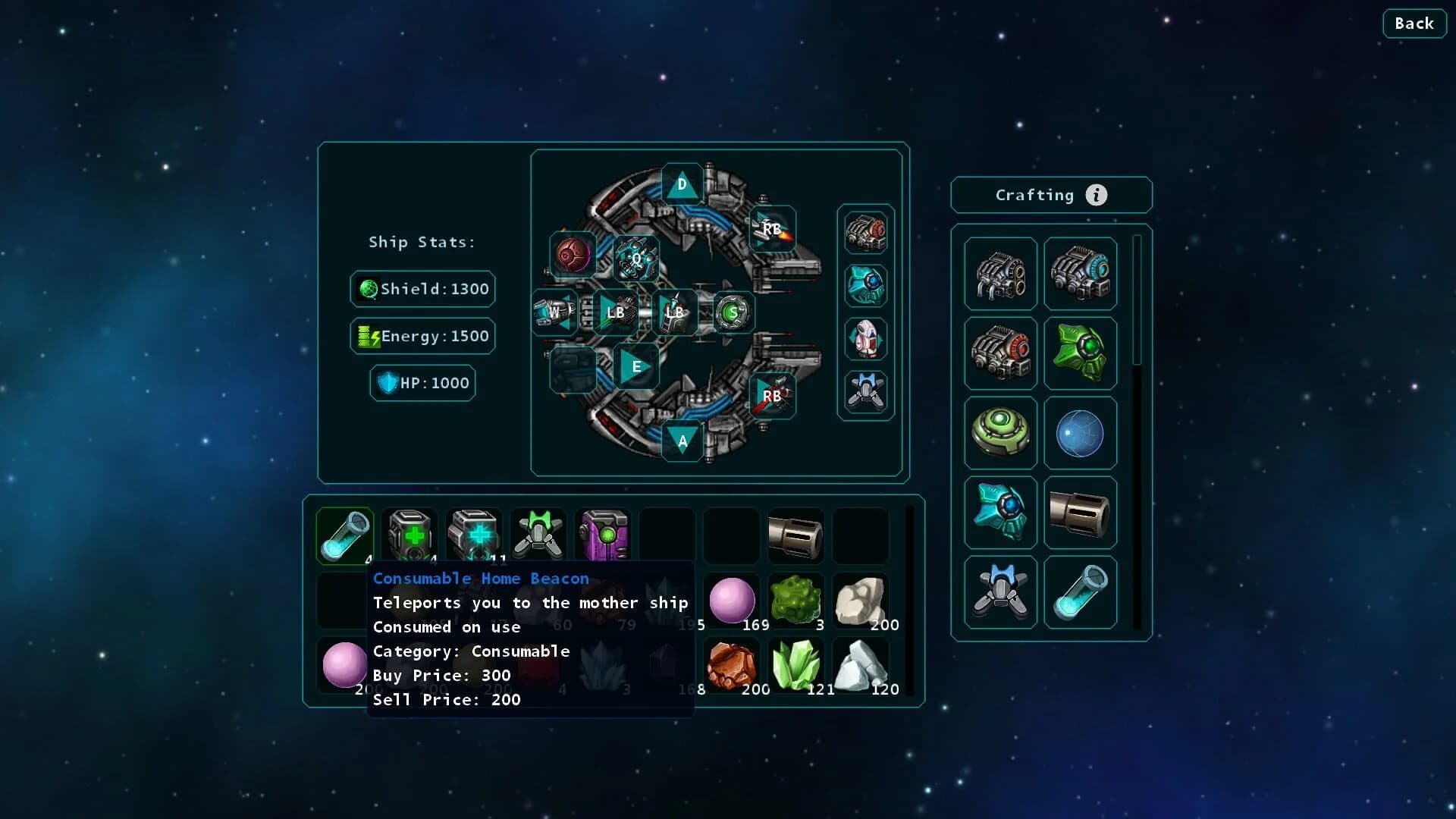The height and width of the screenshot is (819, 1456).
Task: Select the Home Beacon consumable in inventory
Action: pyautogui.click(x=345, y=536)
